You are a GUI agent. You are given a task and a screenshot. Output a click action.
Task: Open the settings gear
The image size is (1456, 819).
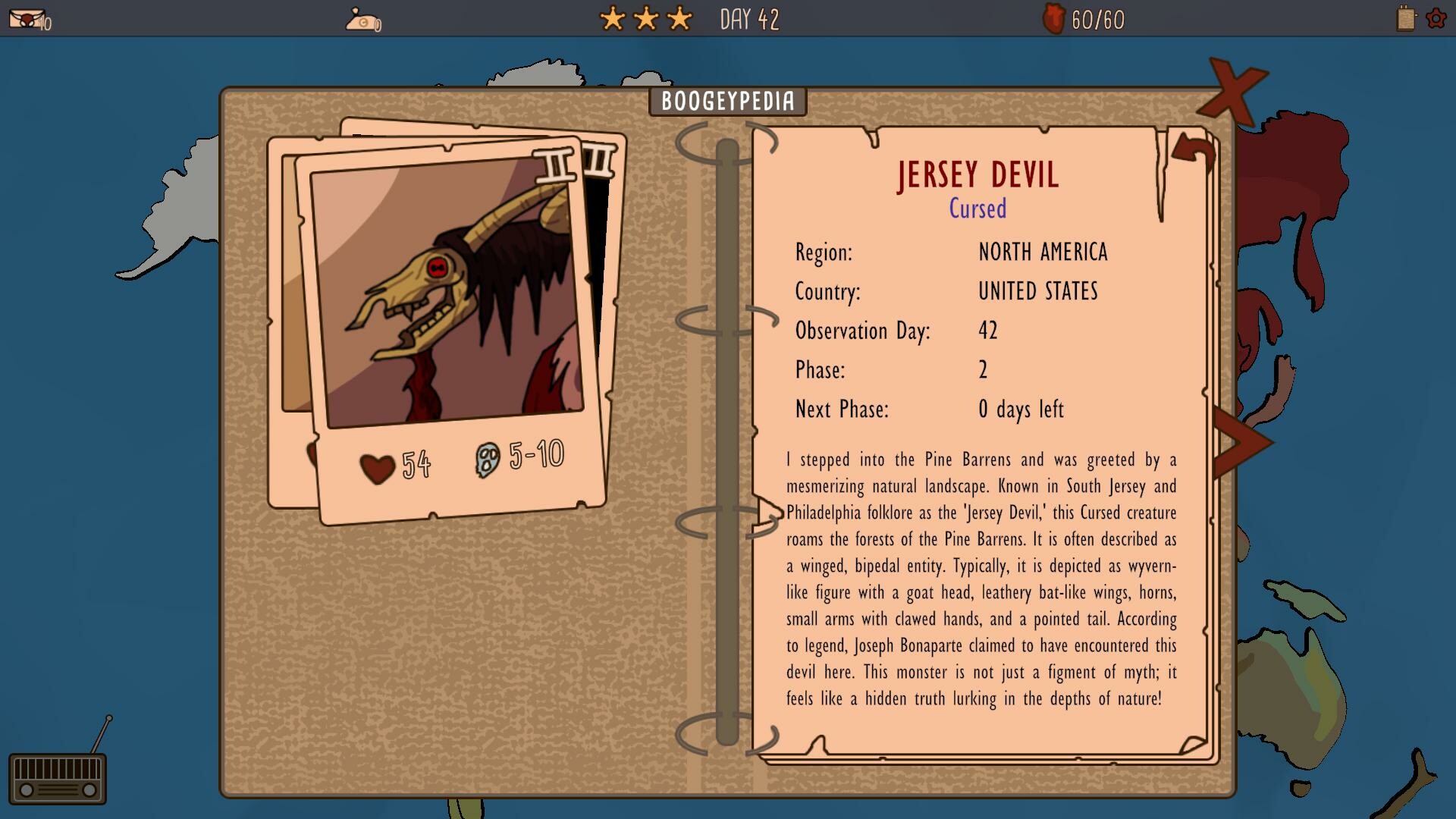pos(1436,19)
